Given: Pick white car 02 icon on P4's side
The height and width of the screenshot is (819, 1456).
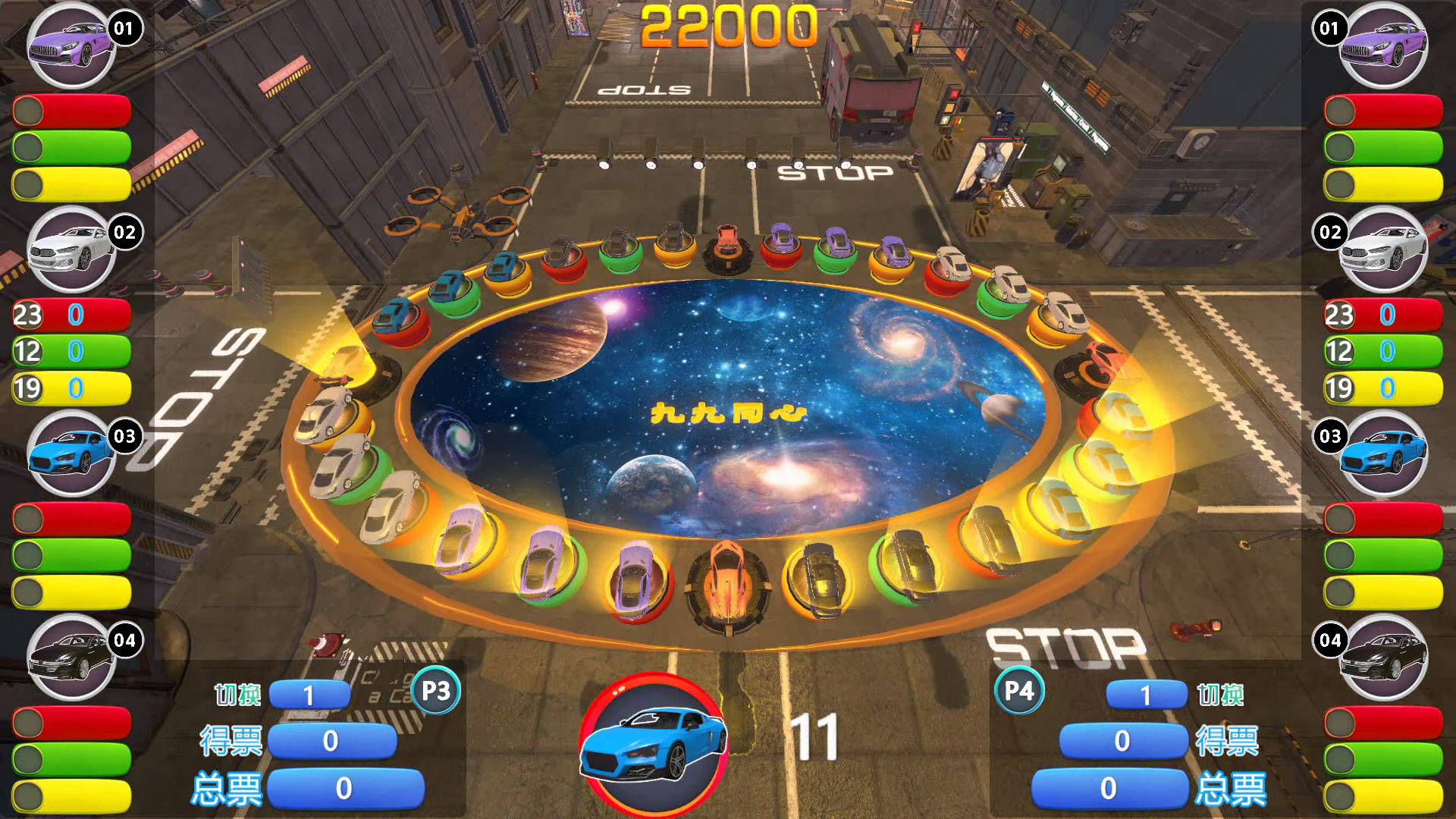Looking at the screenshot, I should pyautogui.click(x=1383, y=249).
